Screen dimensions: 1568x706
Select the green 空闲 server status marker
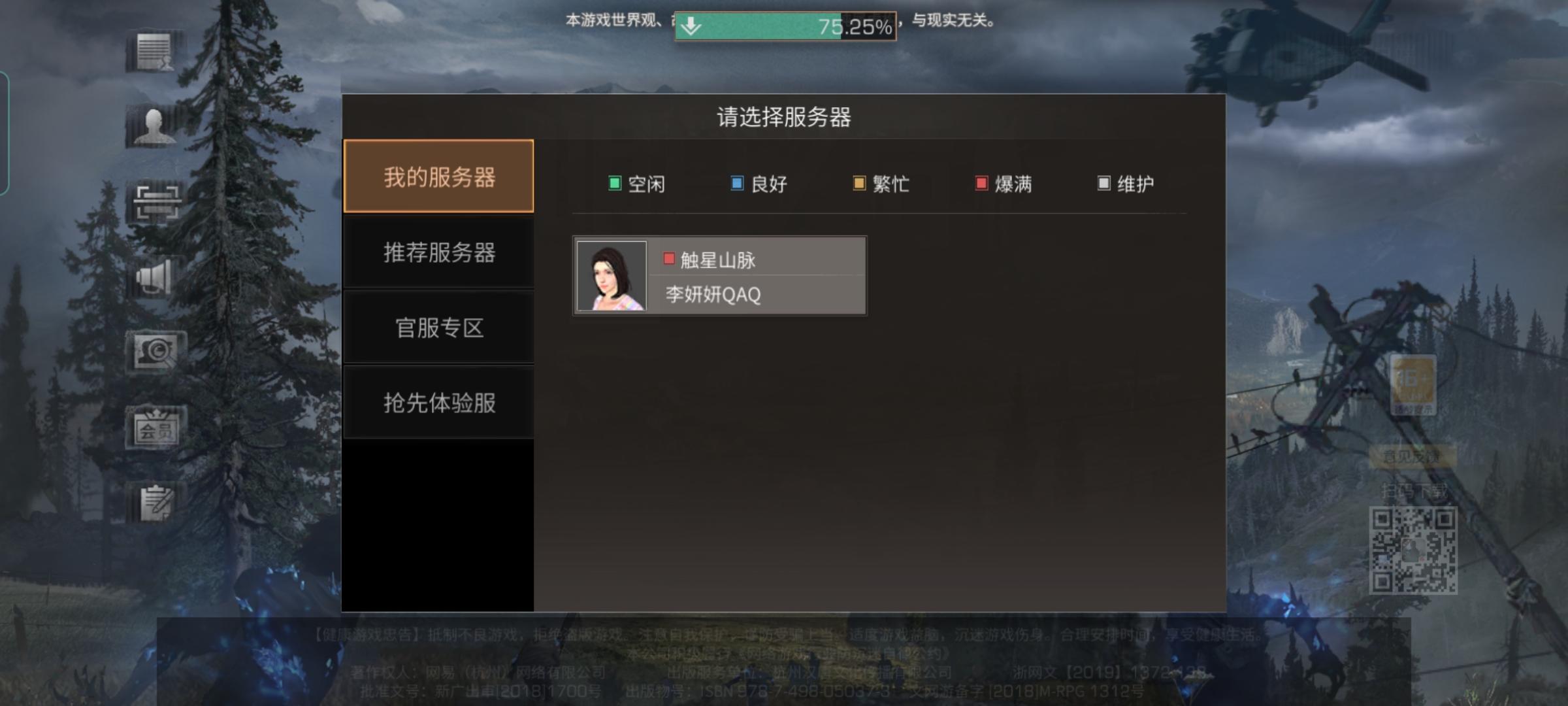point(614,184)
